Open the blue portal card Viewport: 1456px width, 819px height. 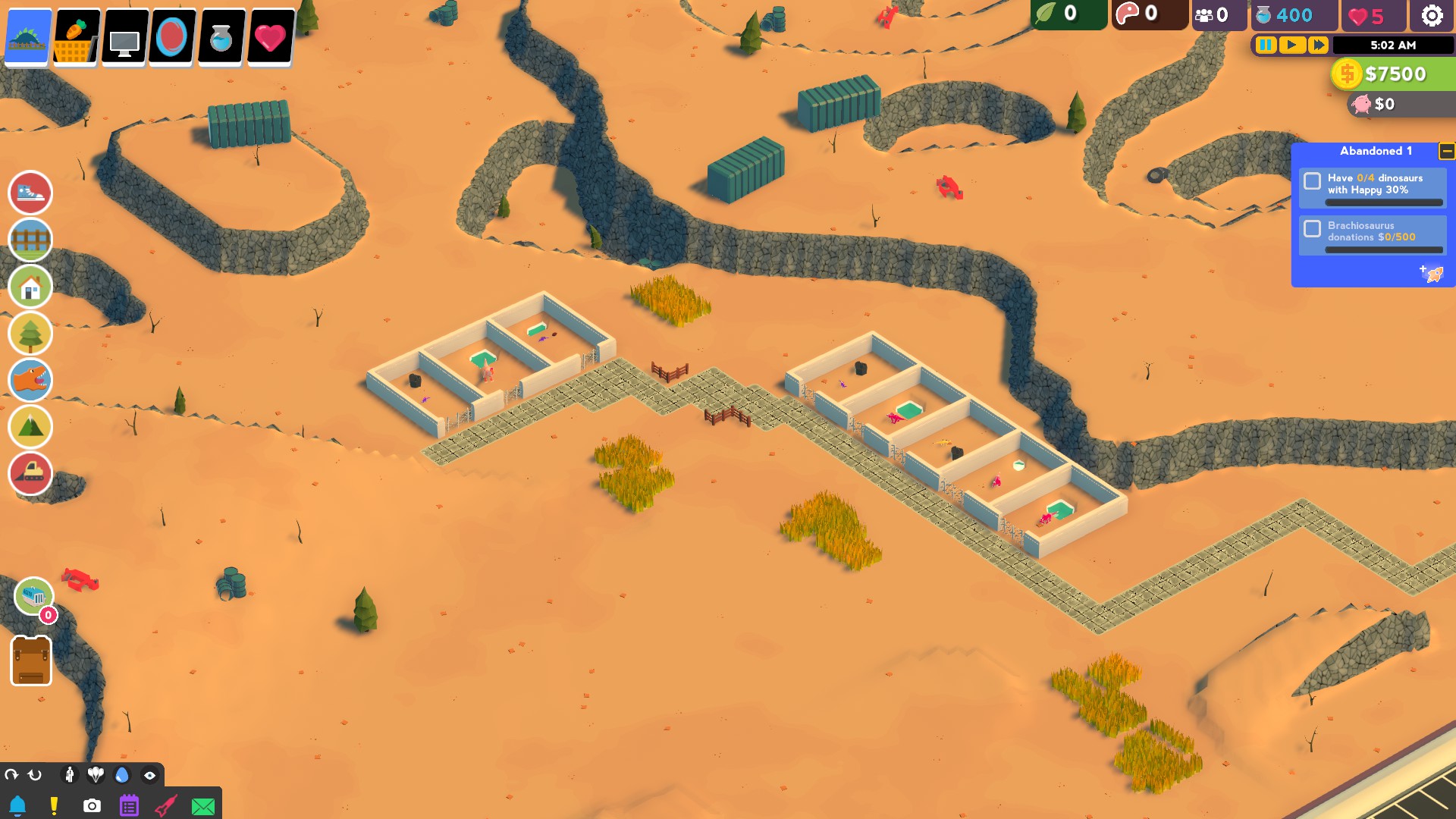pyautogui.click(x=172, y=36)
